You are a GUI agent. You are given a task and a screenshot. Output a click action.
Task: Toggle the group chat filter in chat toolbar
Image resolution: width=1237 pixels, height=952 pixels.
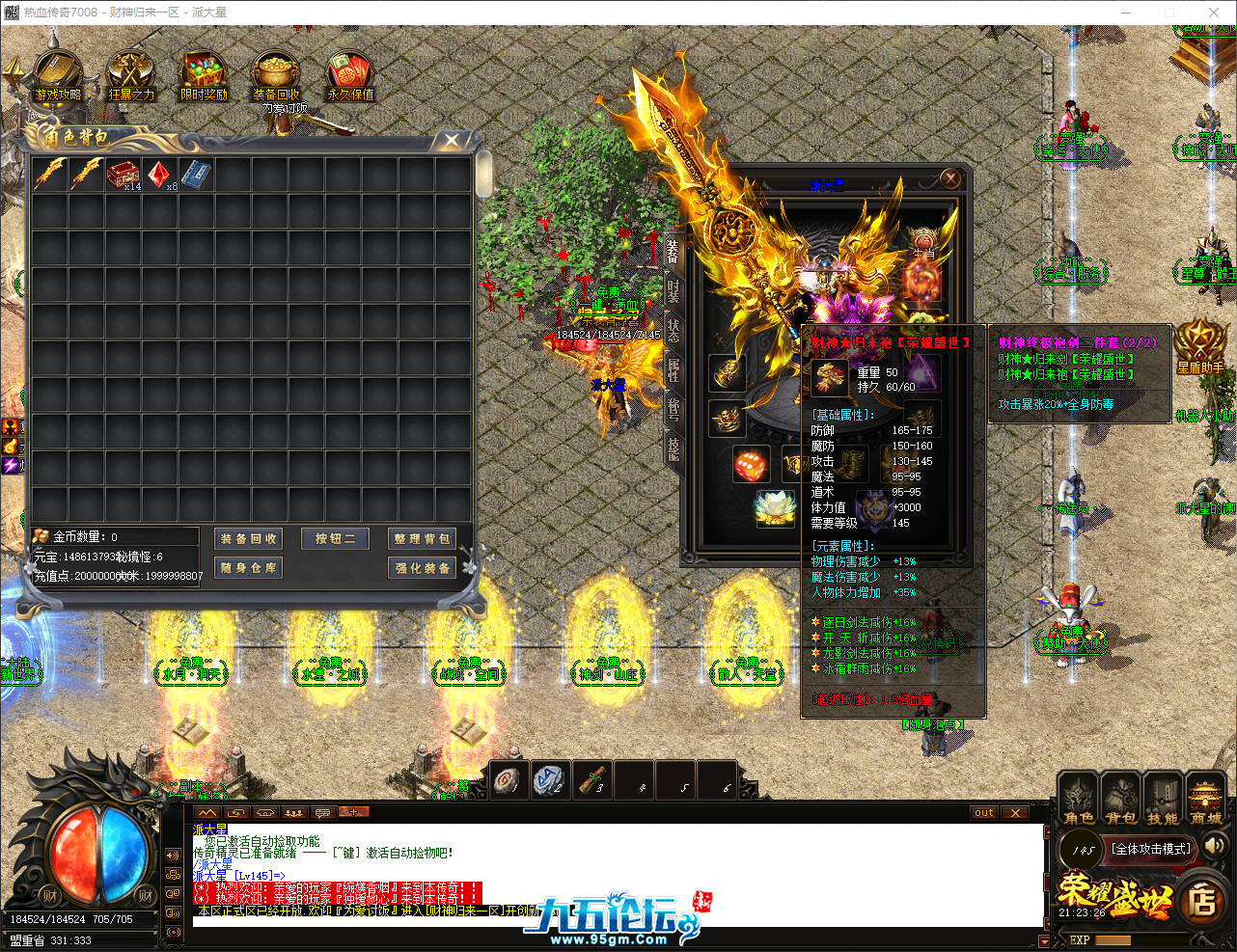click(294, 812)
